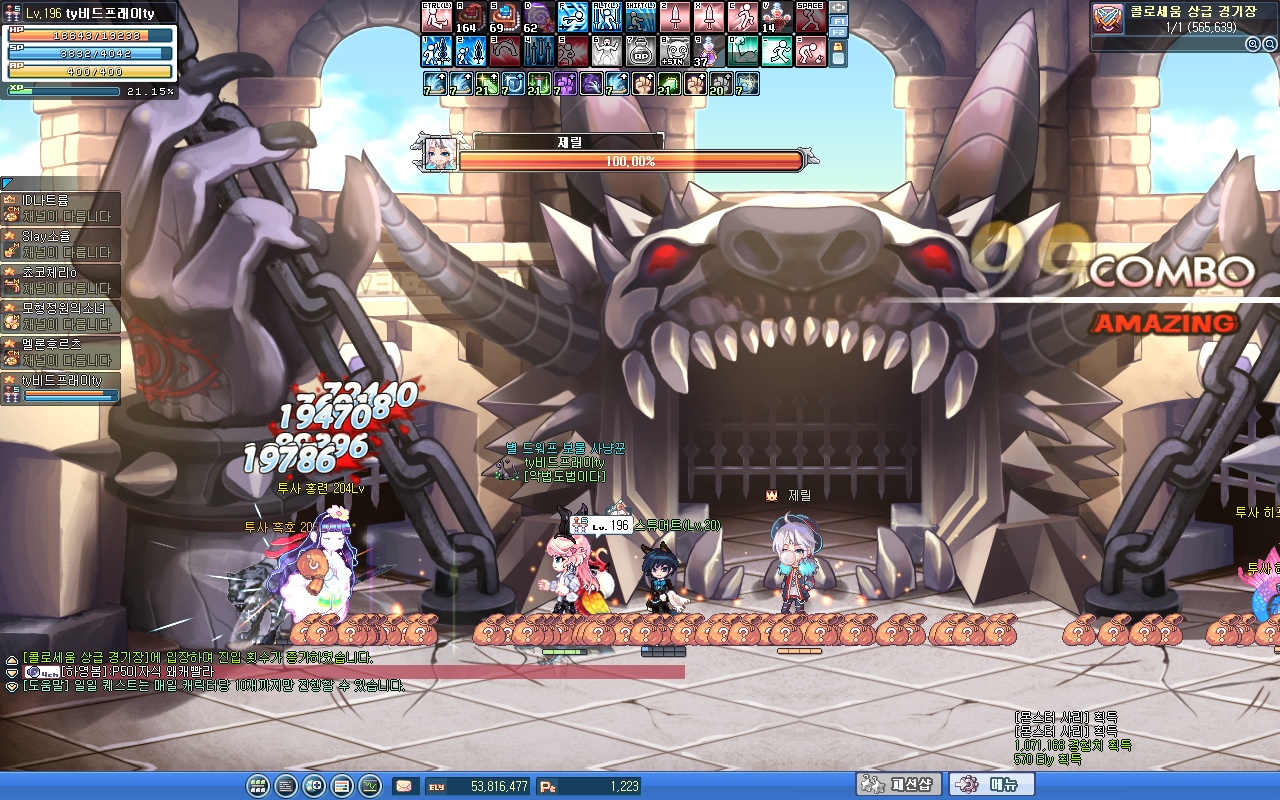Click the F1 hotbar page button
Image resolution: width=1280 pixels, height=800 pixels.
point(838,21)
